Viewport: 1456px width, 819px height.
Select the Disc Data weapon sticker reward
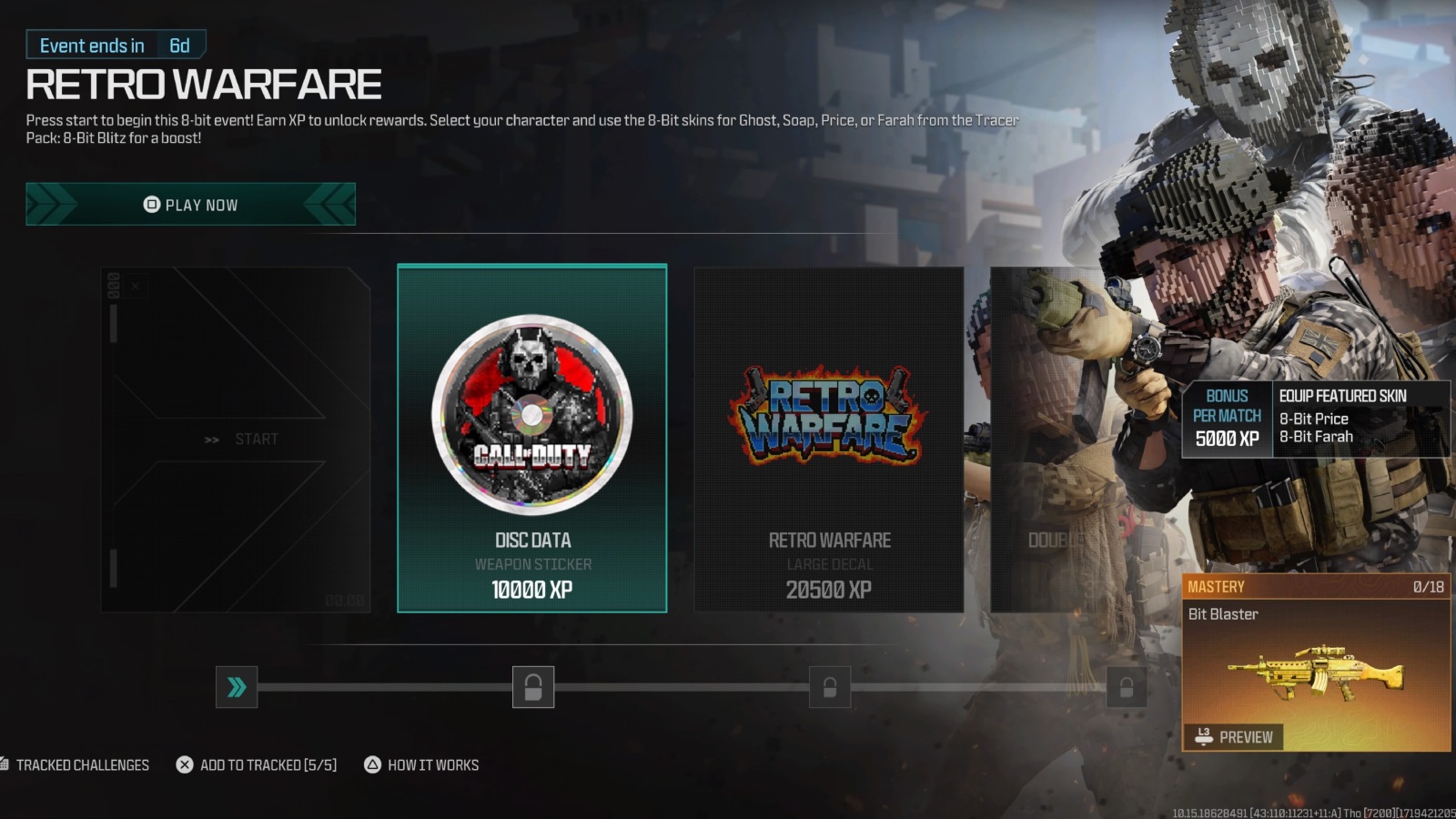tap(531, 437)
